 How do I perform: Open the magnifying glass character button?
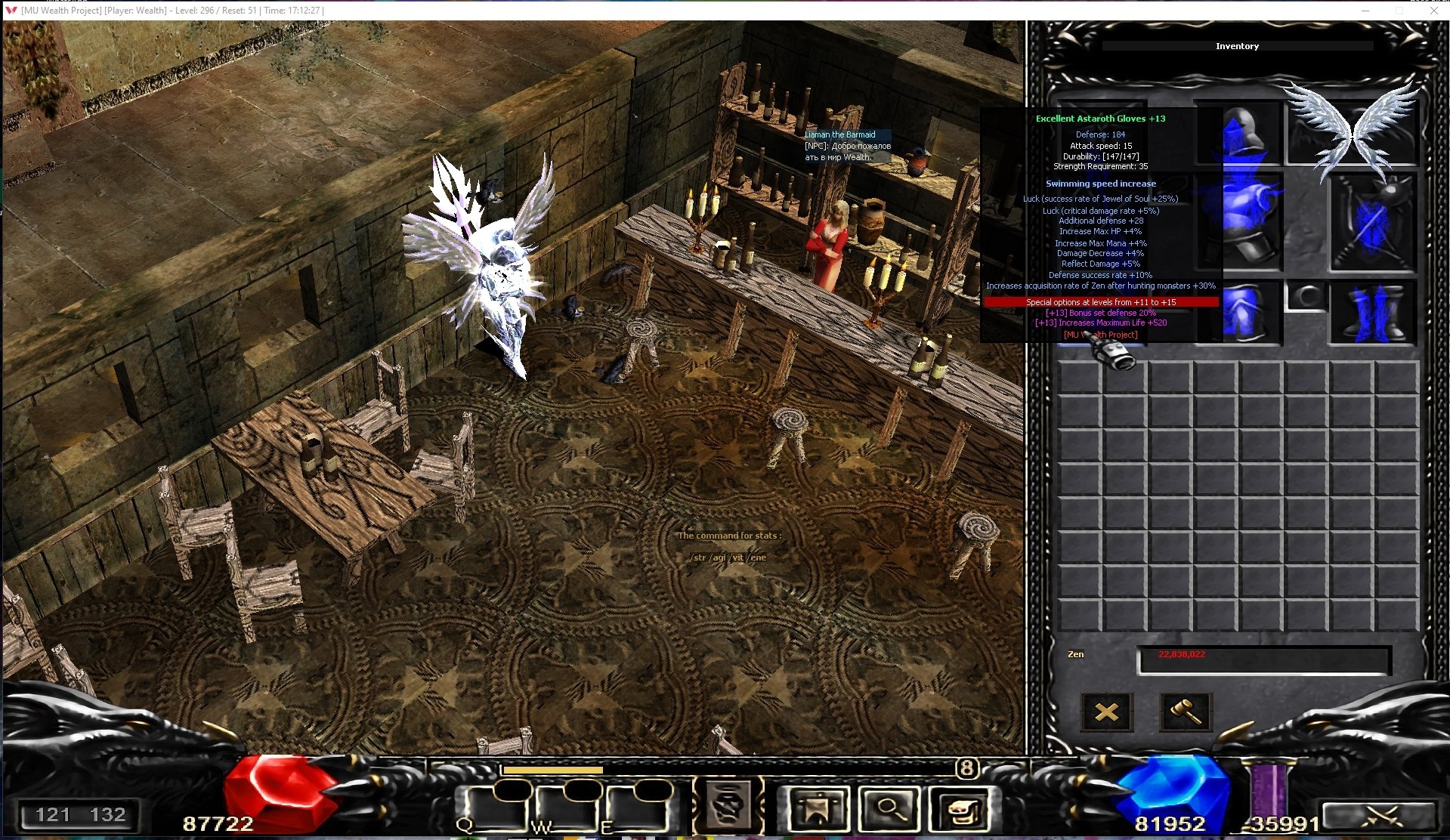(x=890, y=809)
